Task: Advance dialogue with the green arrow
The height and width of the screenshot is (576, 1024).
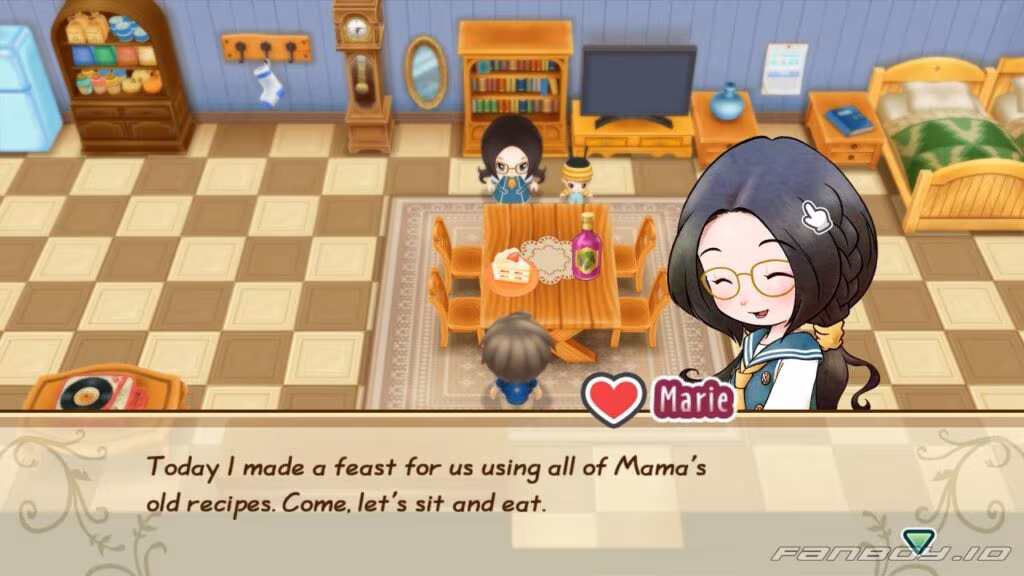Action: click(912, 540)
